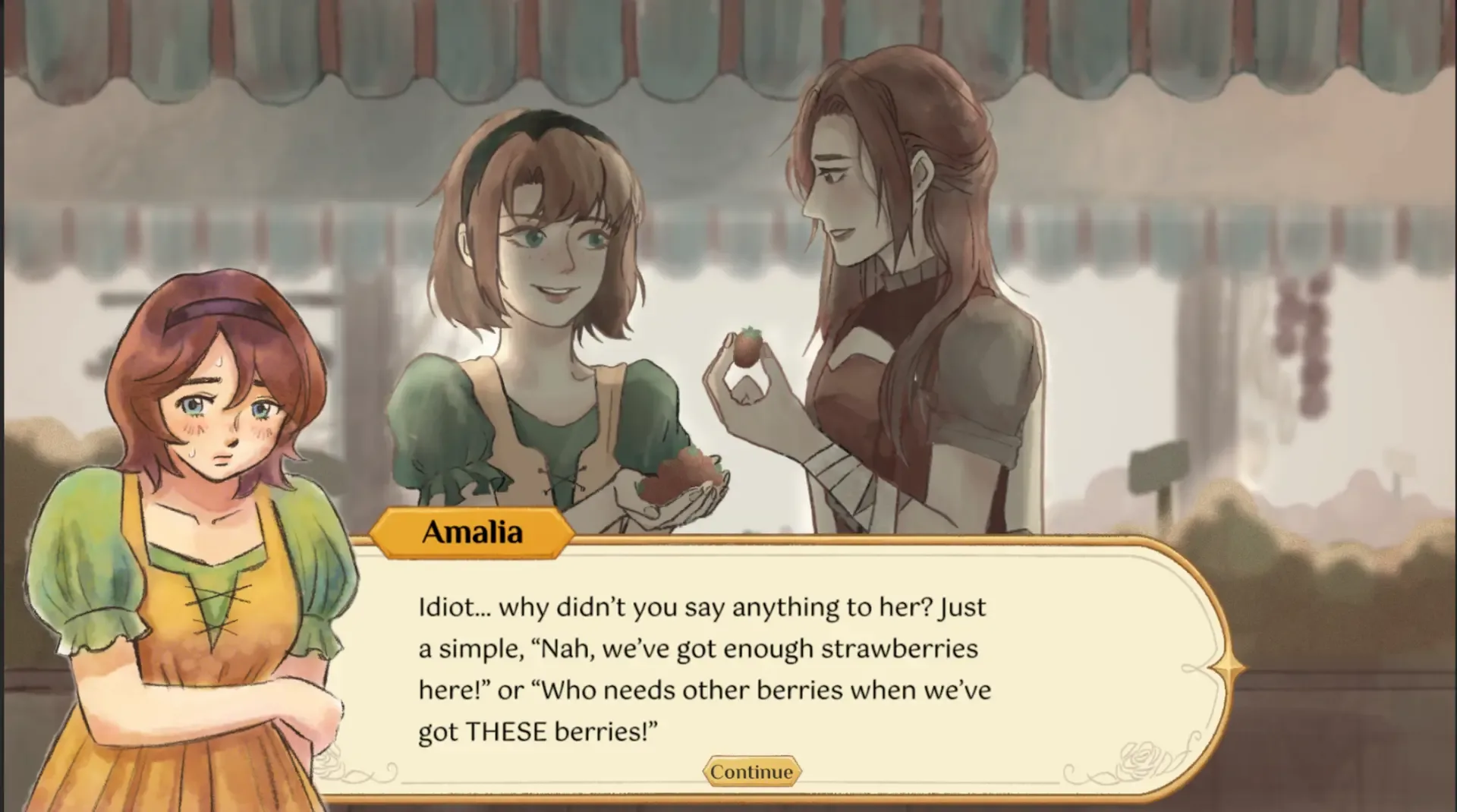Click the strawberry in the woman's hand
Image resolution: width=1457 pixels, height=812 pixels.
click(x=747, y=346)
